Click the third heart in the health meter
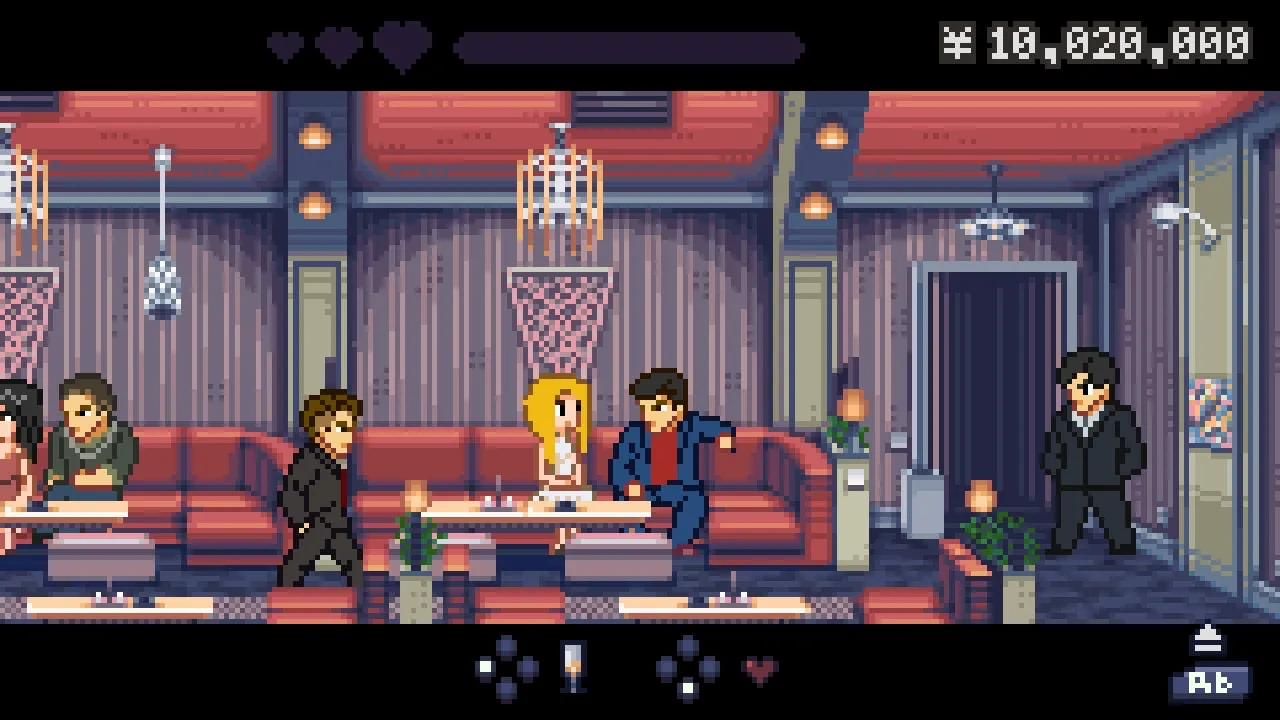 [x=401, y=43]
